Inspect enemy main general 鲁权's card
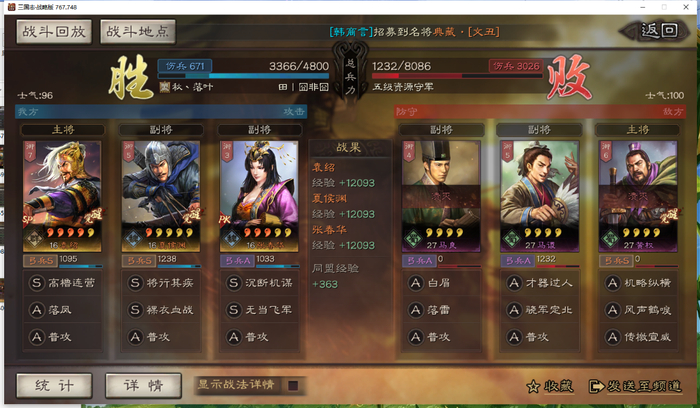Viewport: 700px width, 408px height. click(636, 194)
